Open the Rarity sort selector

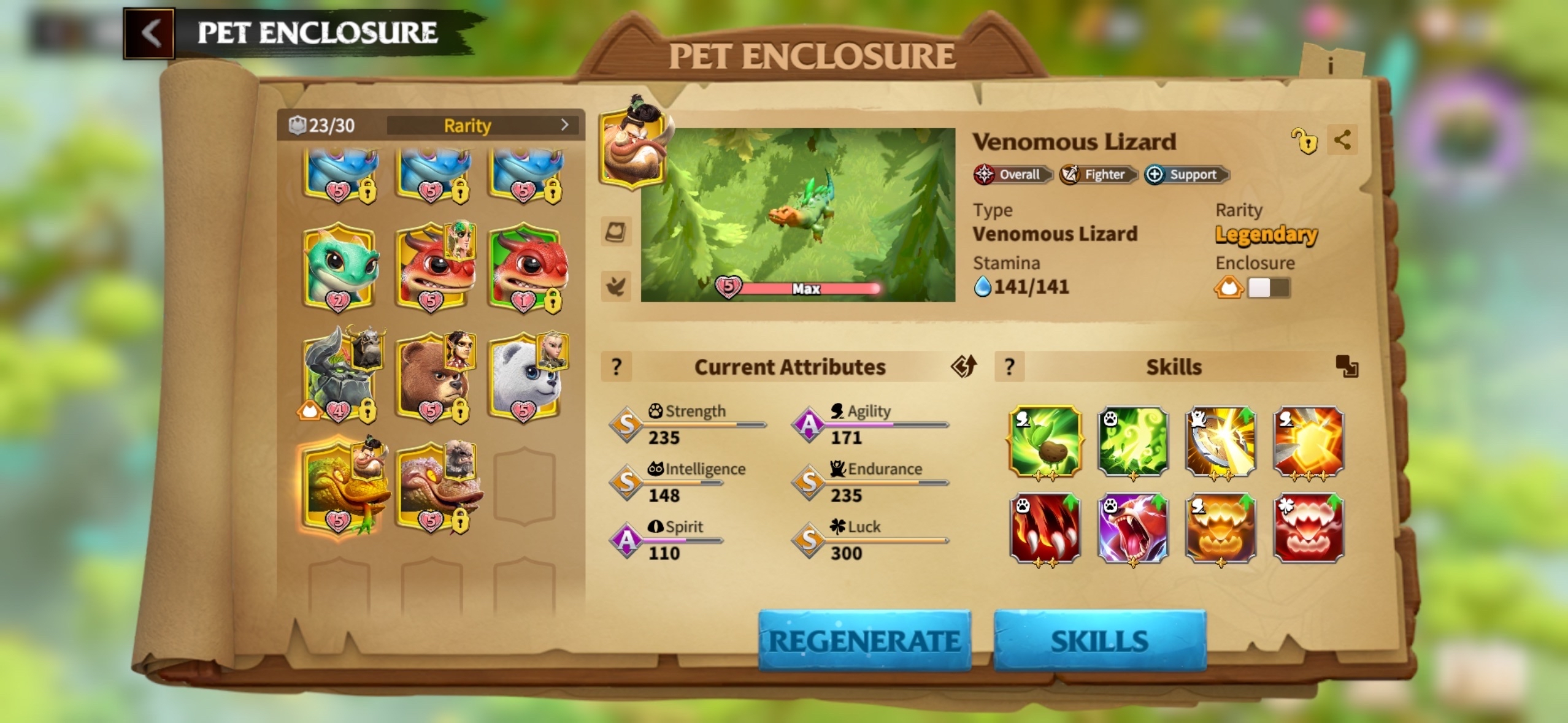point(485,125)
